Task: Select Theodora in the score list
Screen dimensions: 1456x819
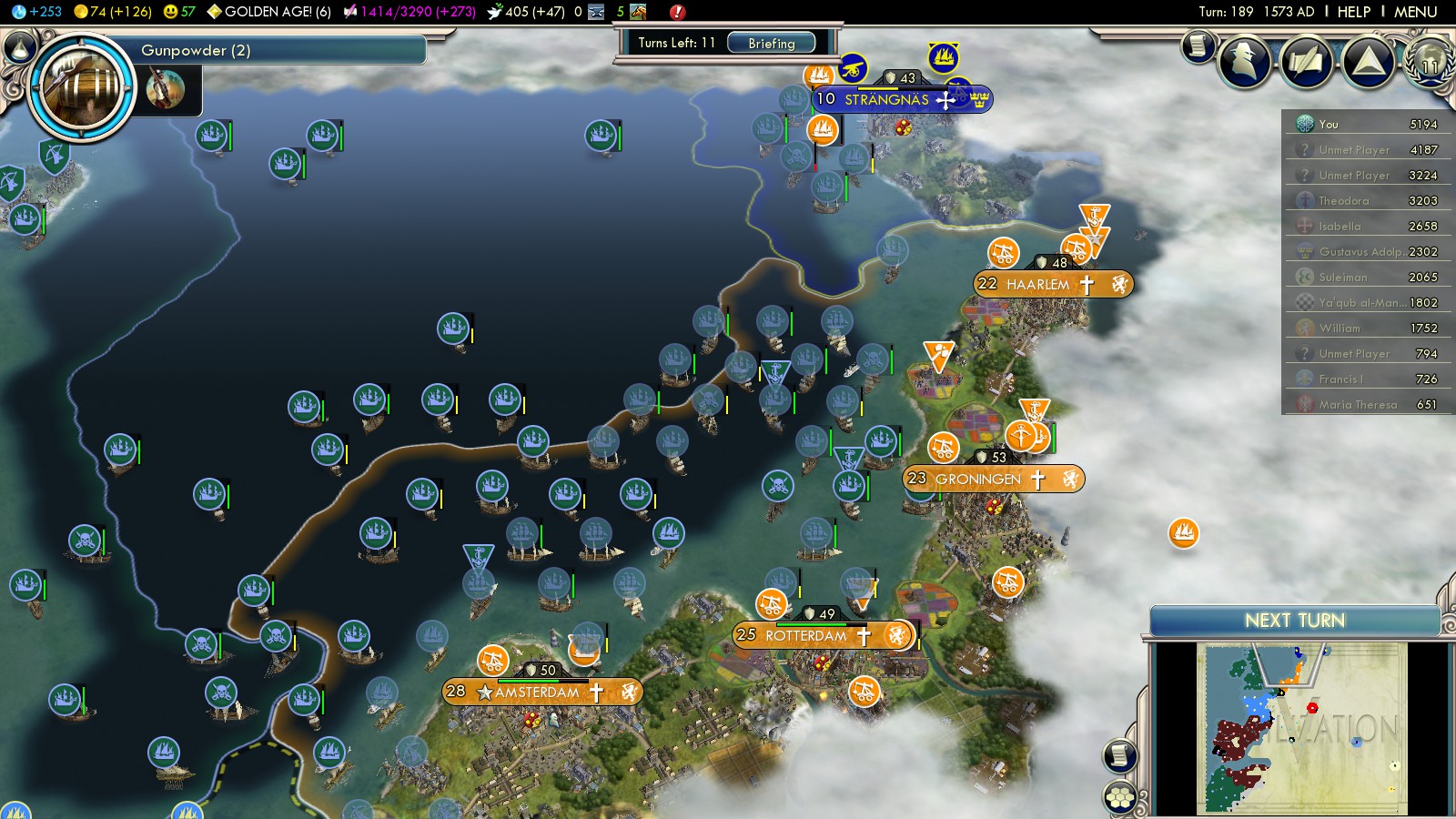Action: pyautogui.click(x=1344, y=200)
